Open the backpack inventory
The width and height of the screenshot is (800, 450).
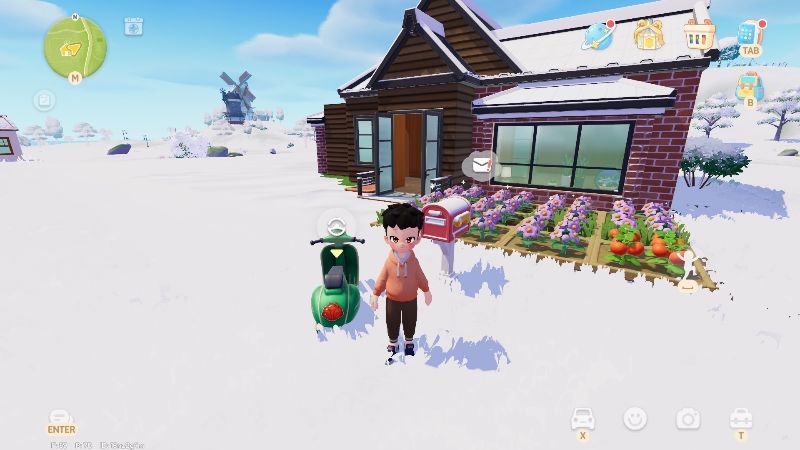point(749,87)
